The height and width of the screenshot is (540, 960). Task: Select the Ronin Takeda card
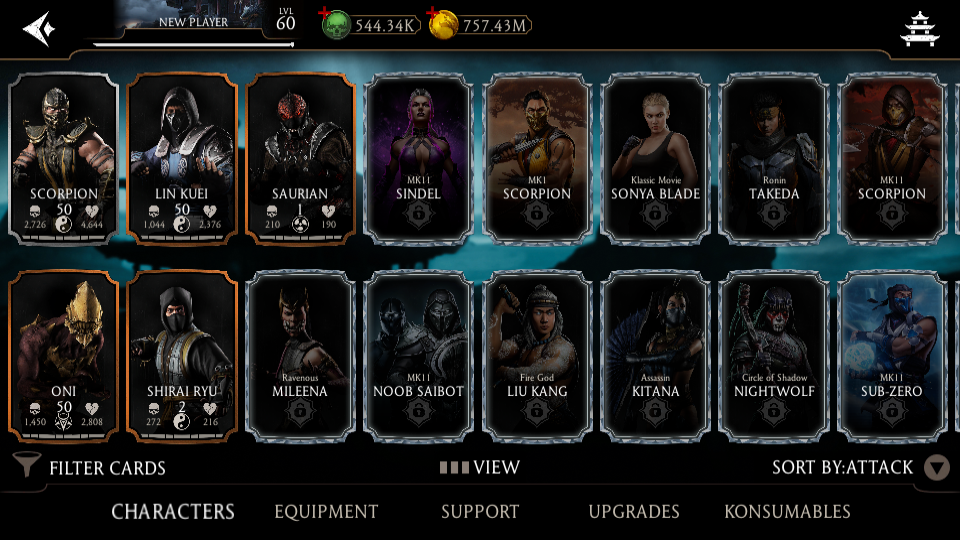[x=774, y=160]
